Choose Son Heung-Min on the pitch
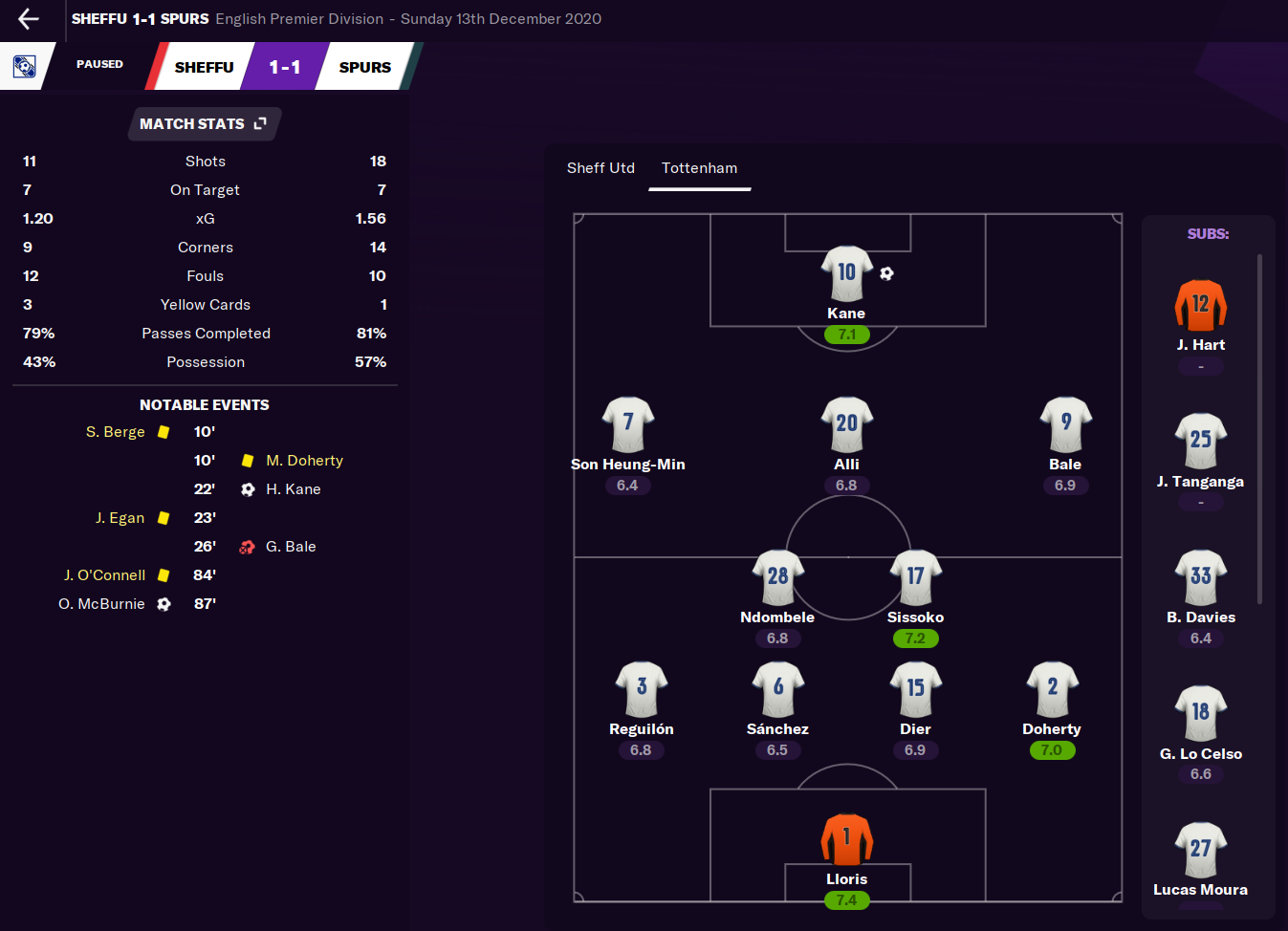The image size is (1288, 931). [x=628, y=424]
